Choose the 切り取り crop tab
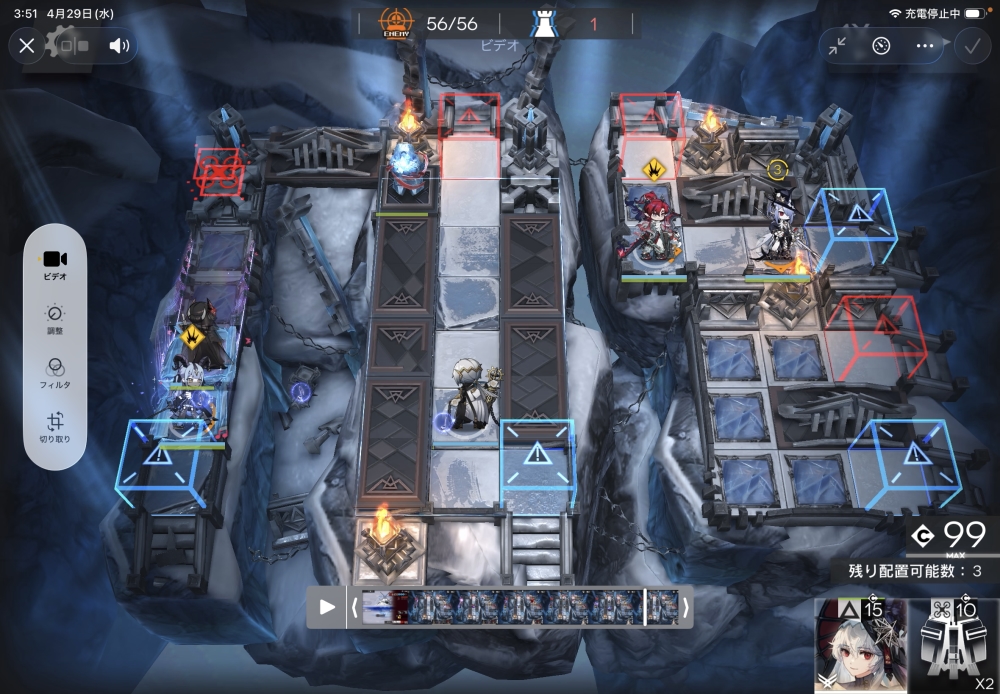This screenshot has width=1000, height=694. tap(55, 428)
